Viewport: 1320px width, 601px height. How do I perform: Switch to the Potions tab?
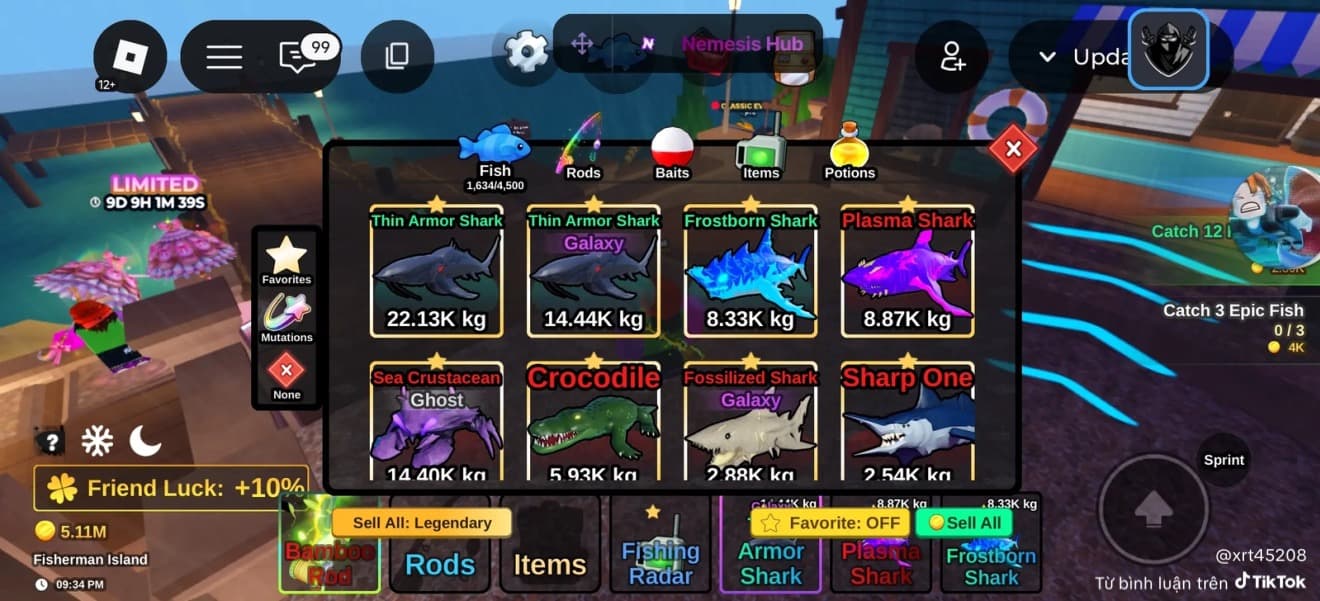click(x=849, y=153)
